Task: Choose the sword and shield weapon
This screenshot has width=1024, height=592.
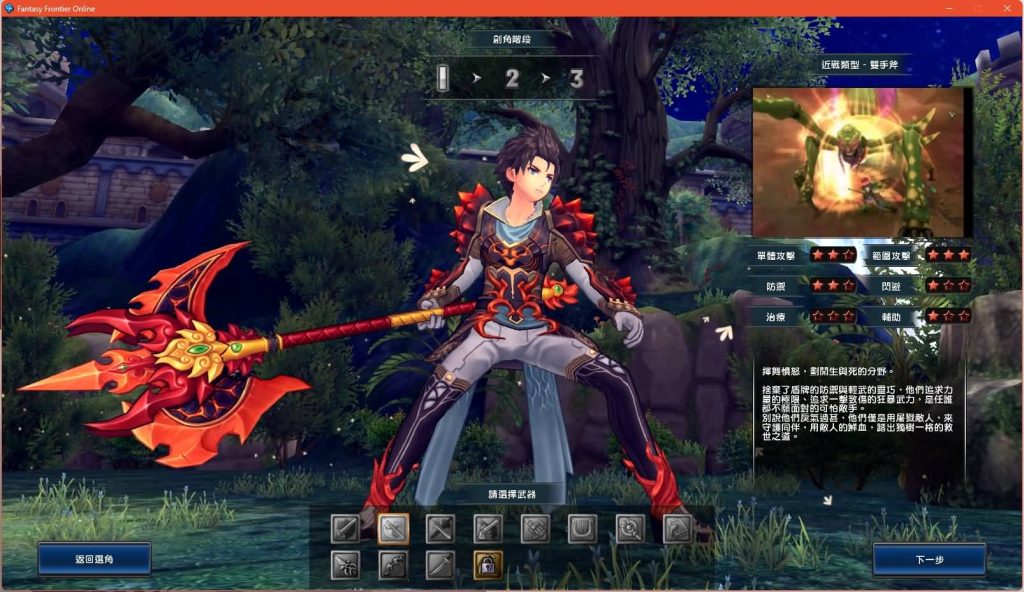Action: coord(346,527)
